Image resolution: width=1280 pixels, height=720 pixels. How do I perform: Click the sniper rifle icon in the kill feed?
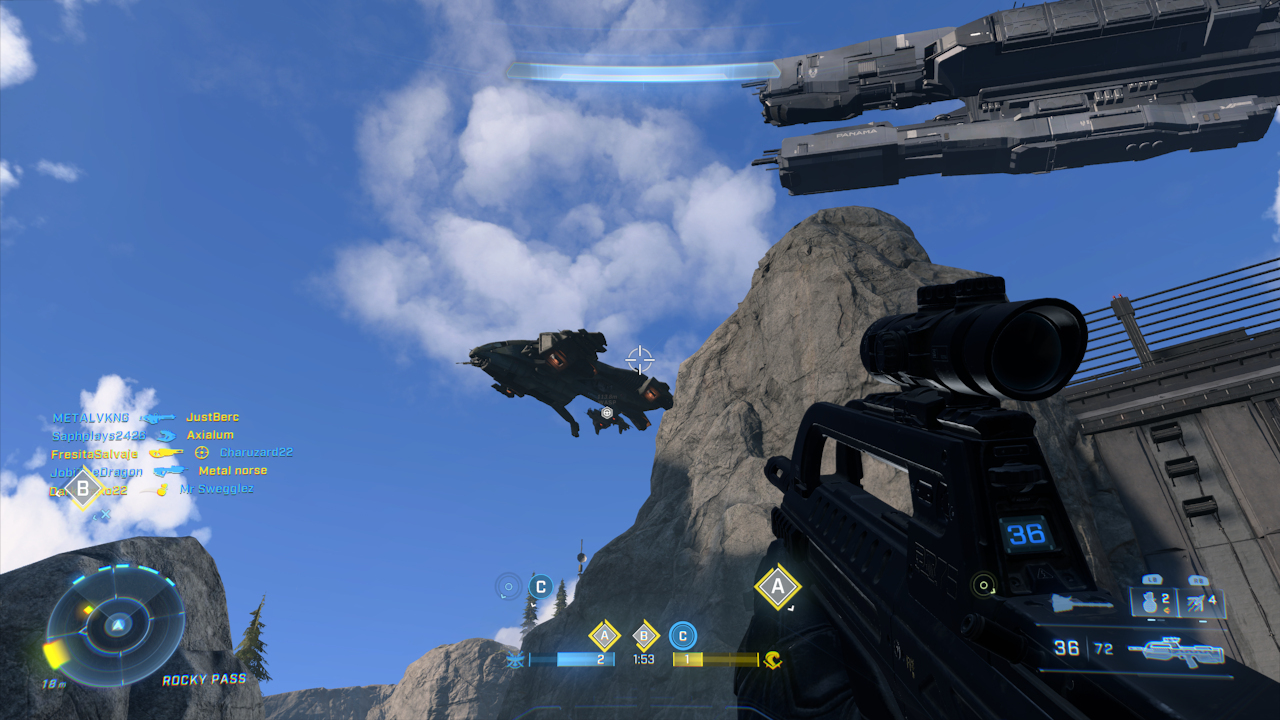click(x=158, y=417)
